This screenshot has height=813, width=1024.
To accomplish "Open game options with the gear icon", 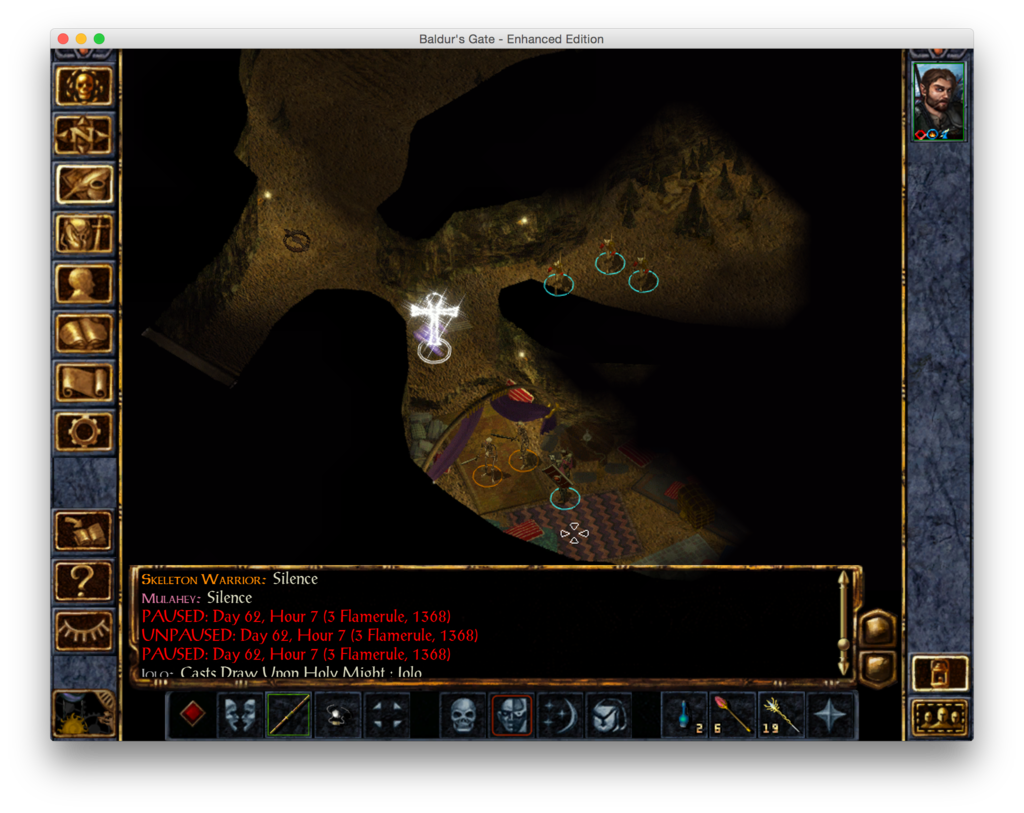I will [84, 431].
